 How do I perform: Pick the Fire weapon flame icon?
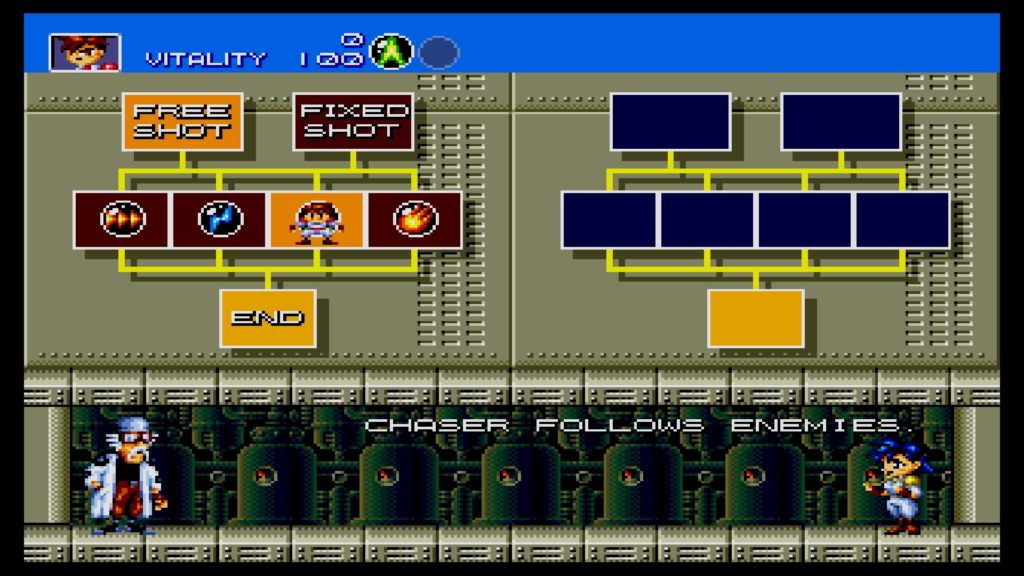pyautogui.click(x=415, y=219)
